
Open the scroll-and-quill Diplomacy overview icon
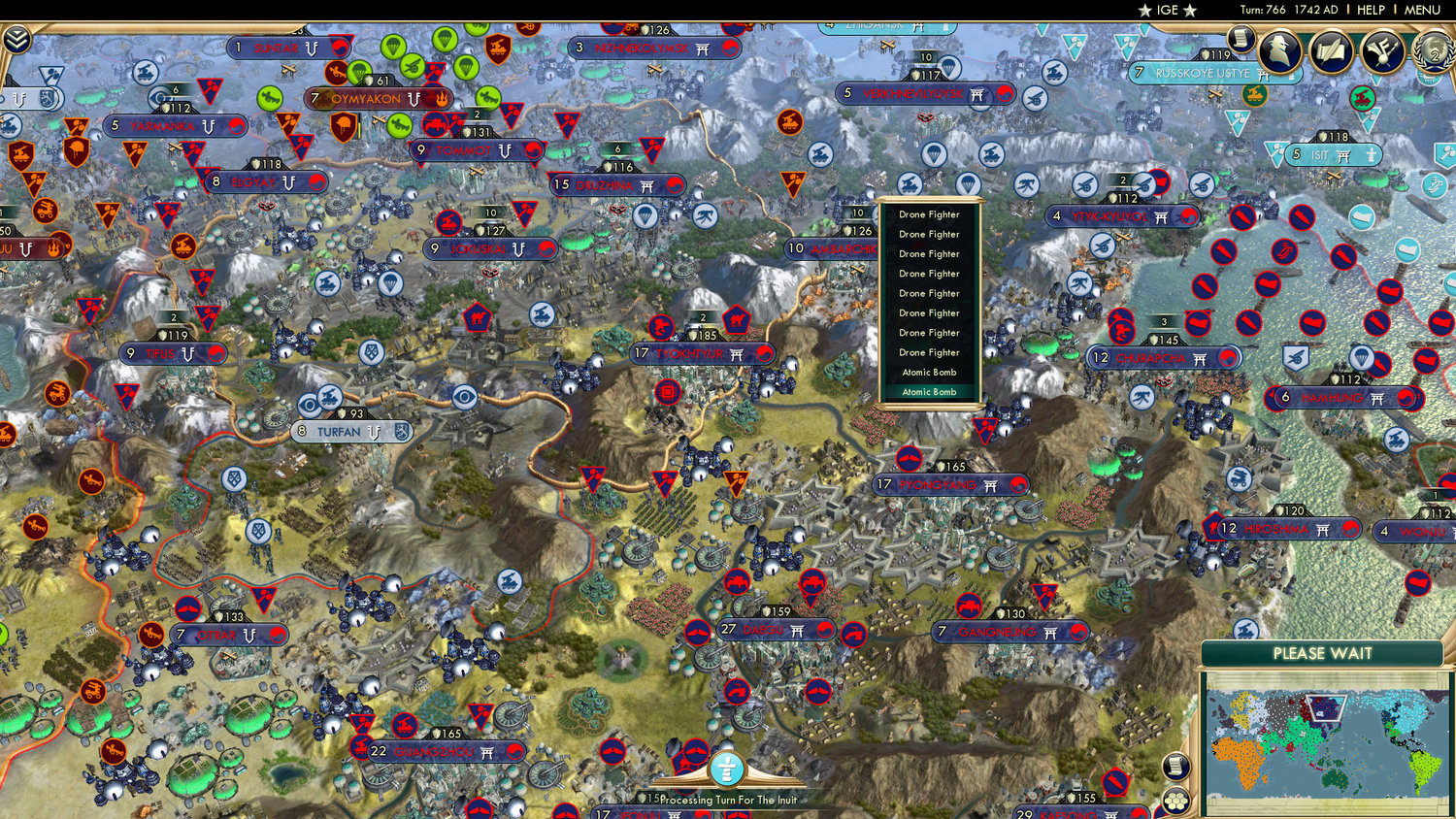pyautogui.click(x=1330, y=50)
